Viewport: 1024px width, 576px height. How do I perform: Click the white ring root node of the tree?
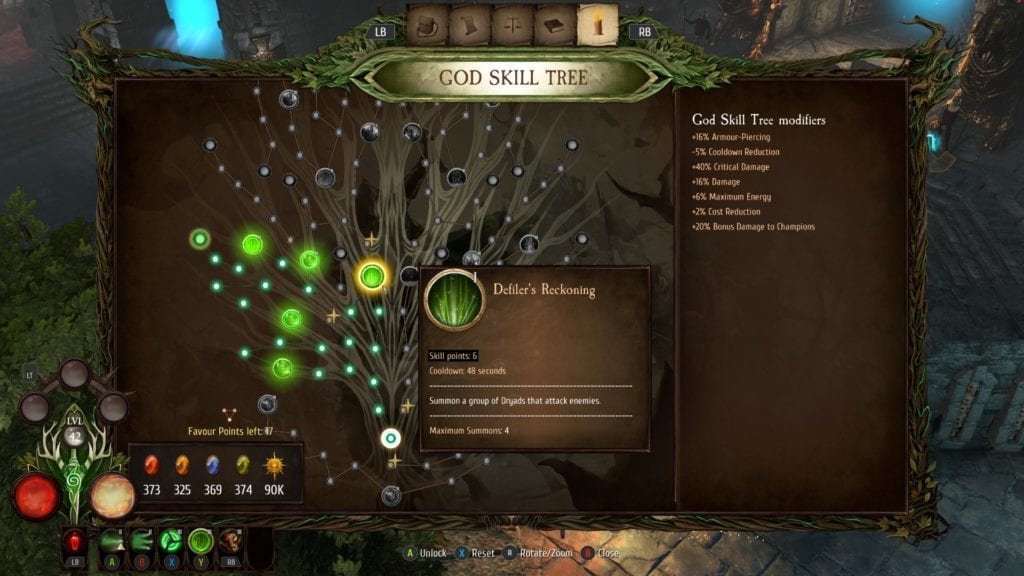point(391,438)
